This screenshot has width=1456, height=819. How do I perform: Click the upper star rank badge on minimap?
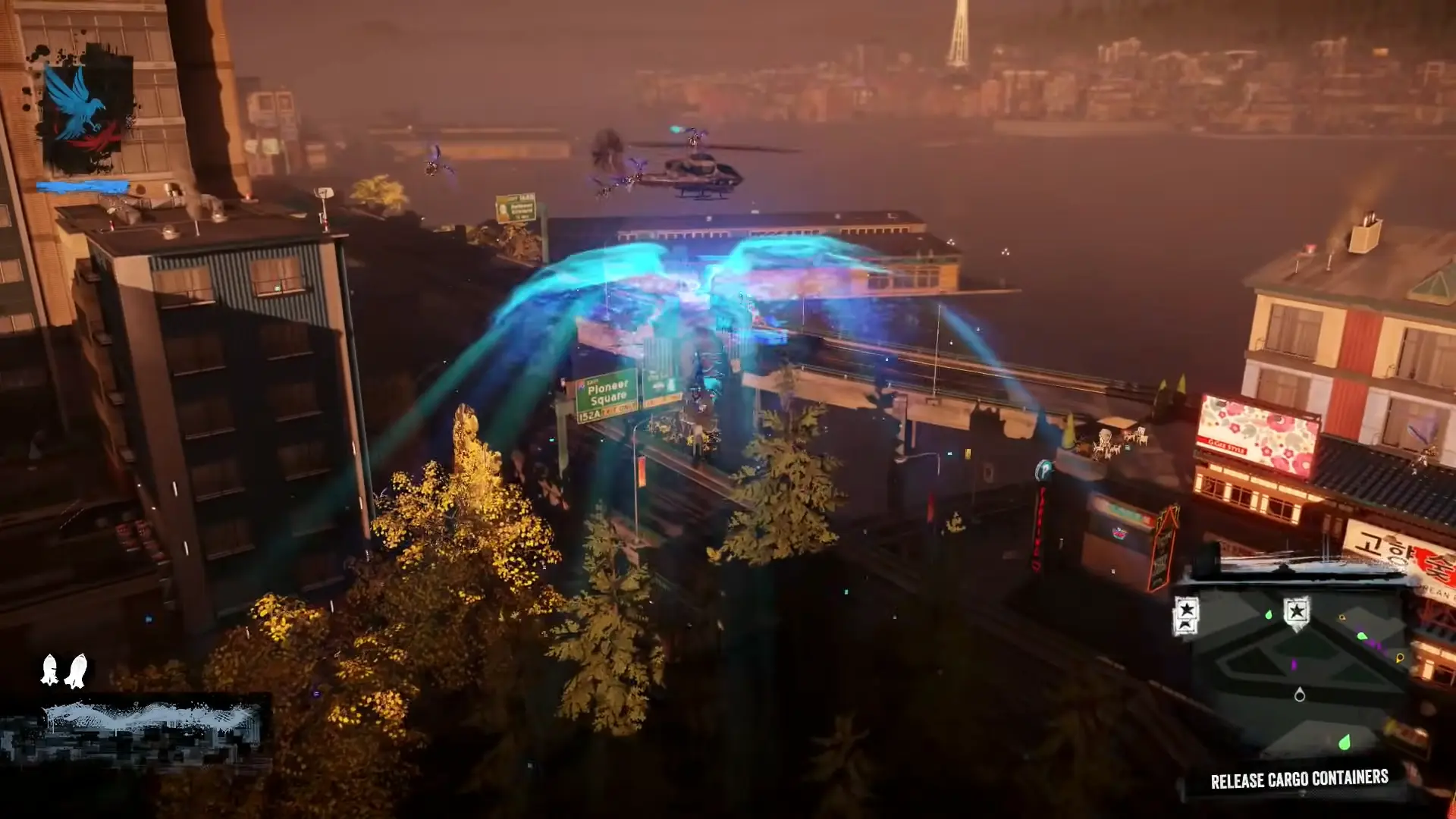(1186, 610)
